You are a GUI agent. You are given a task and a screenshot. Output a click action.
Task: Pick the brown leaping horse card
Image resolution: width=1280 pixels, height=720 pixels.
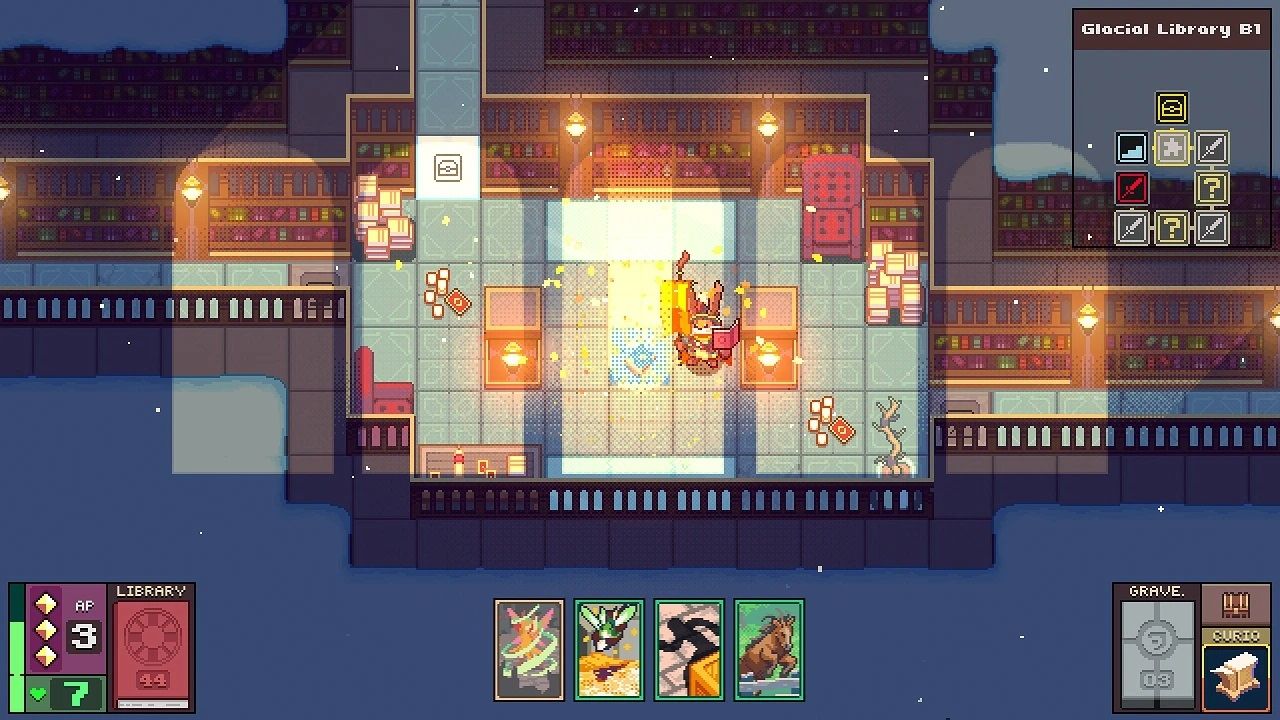coord(769,649)
